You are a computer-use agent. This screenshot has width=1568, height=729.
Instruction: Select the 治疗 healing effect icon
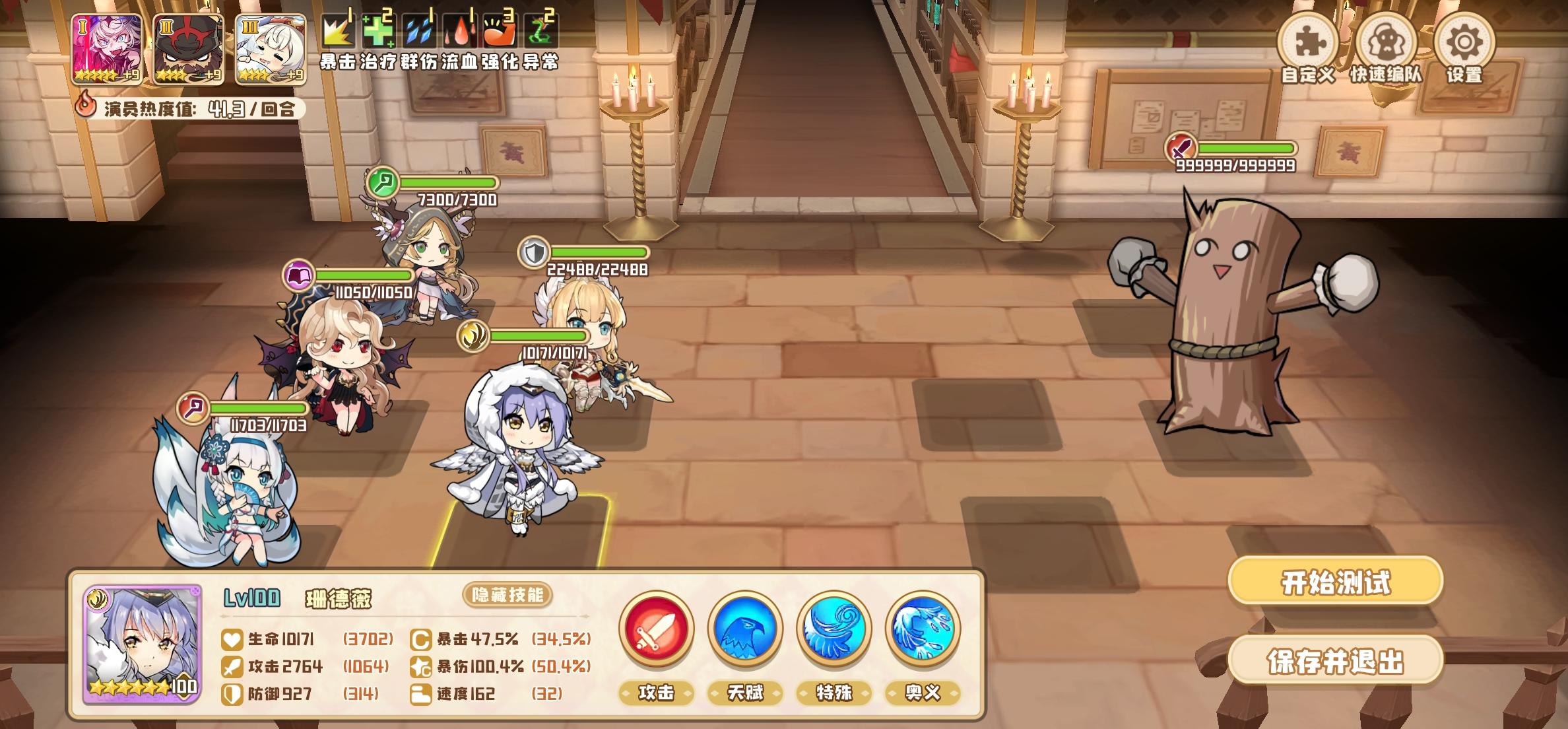point(379,30)
